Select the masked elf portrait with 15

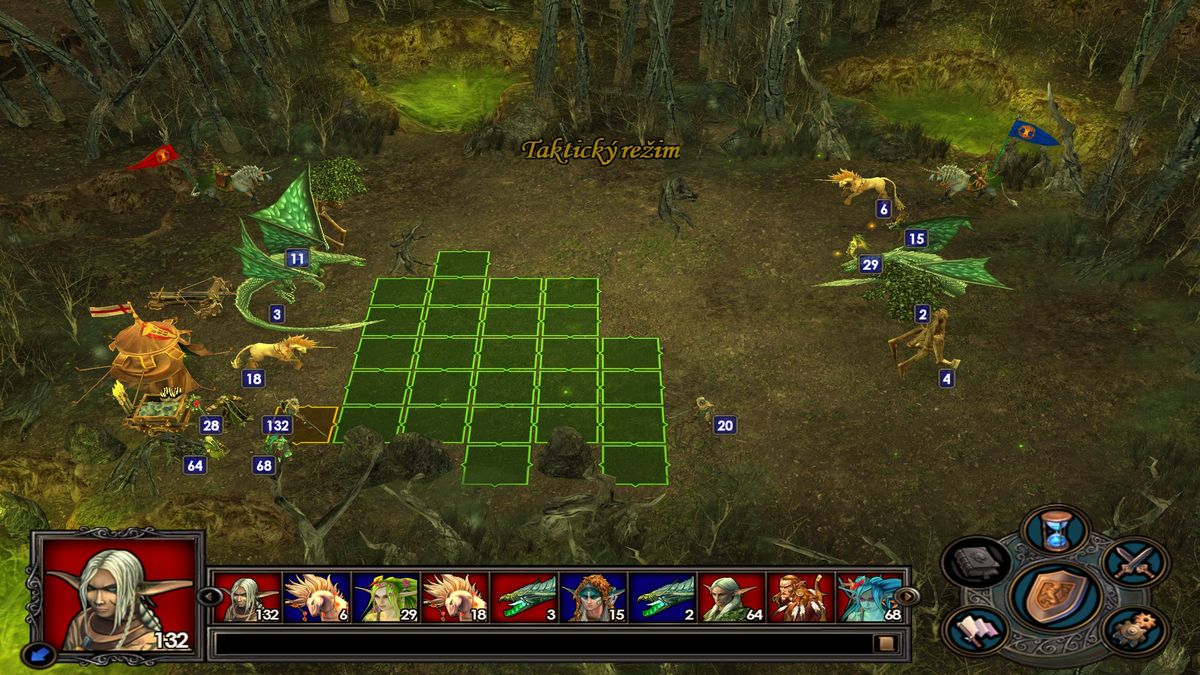pos(593,598)
